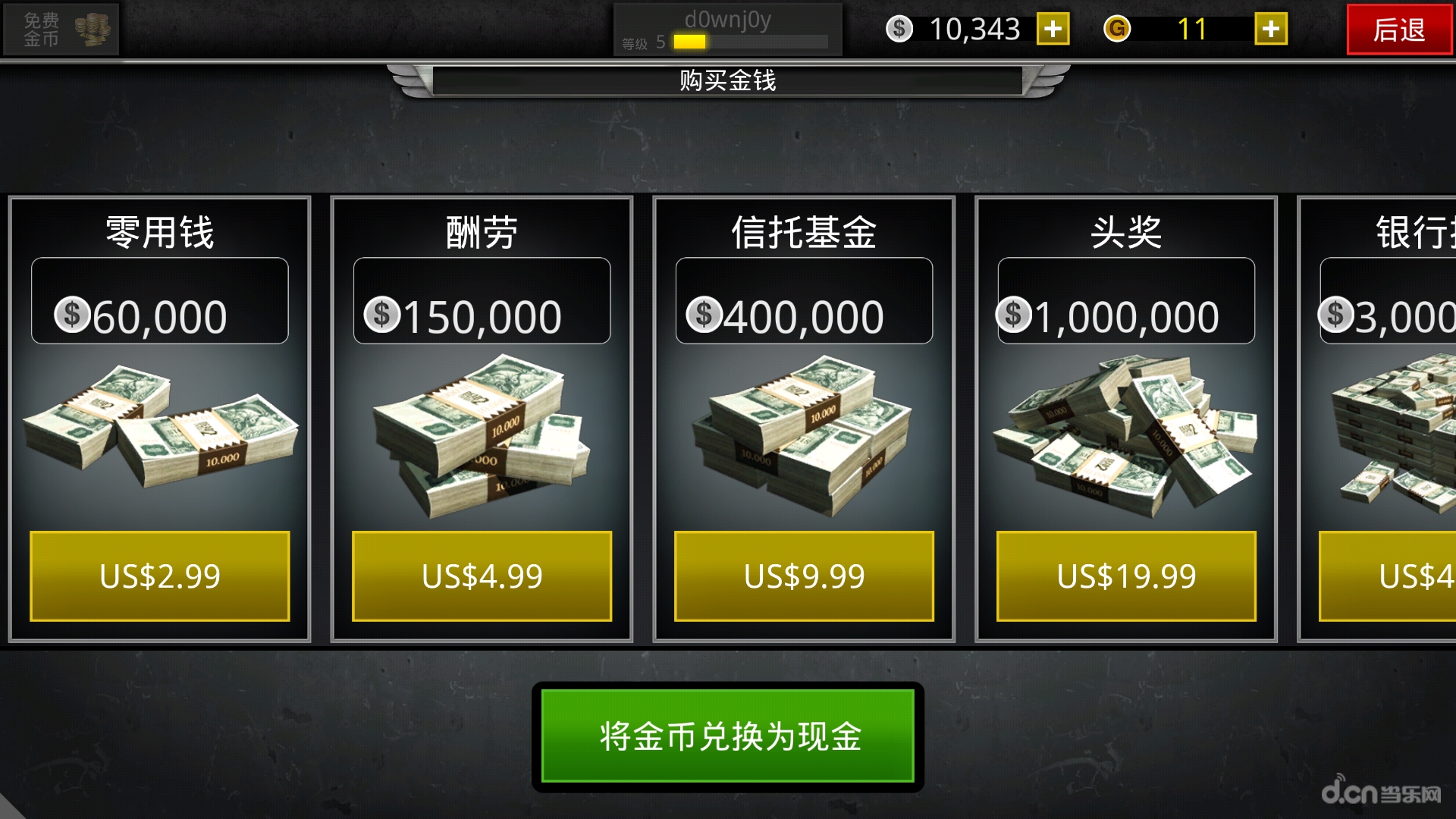Pick the 信托基金 $400,000 cash pile image
This screenshot has width=1456, height=819.
point(804,436)
